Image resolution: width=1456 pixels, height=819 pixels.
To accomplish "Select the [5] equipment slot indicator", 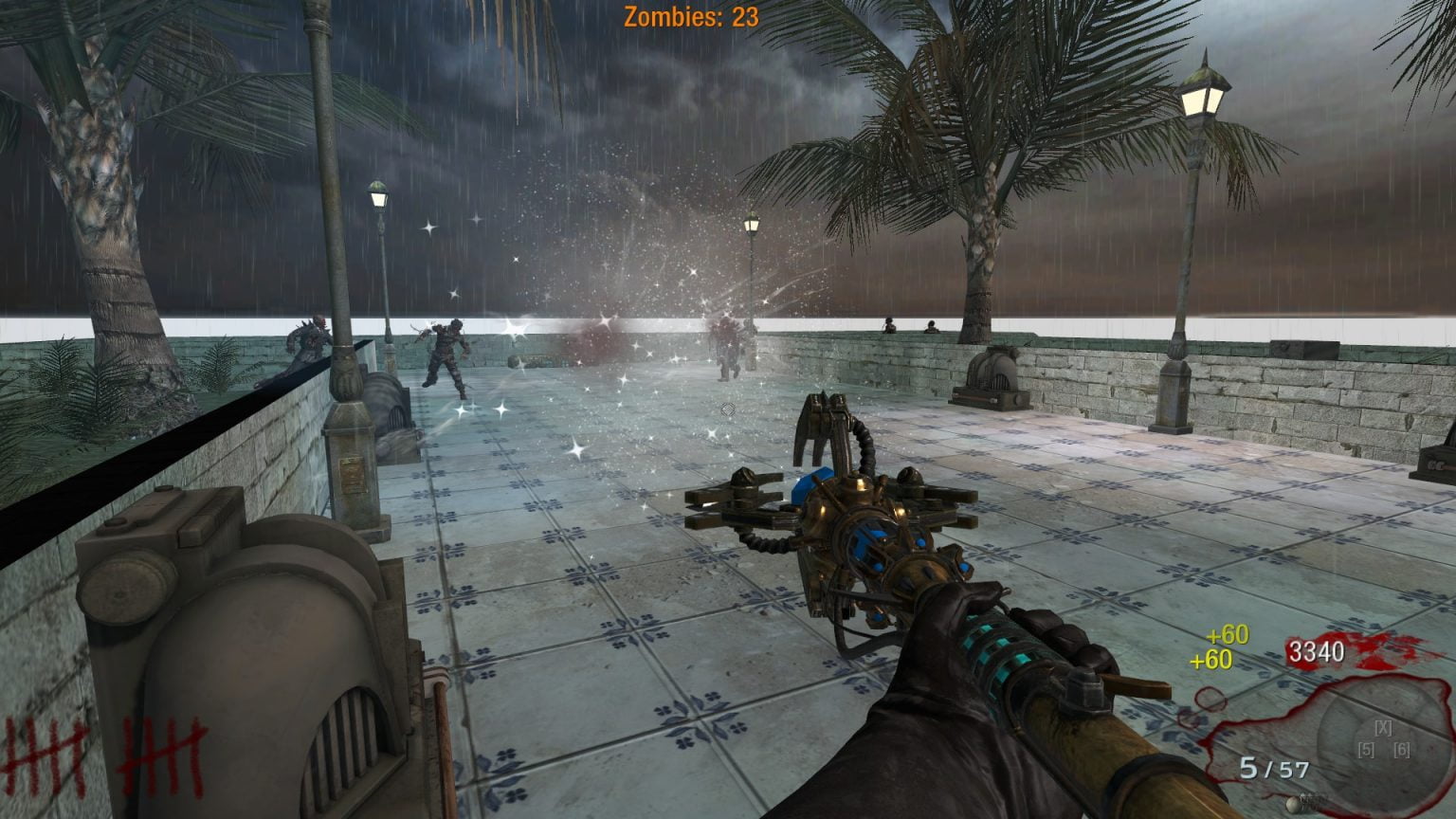I will coord(1366,749).
